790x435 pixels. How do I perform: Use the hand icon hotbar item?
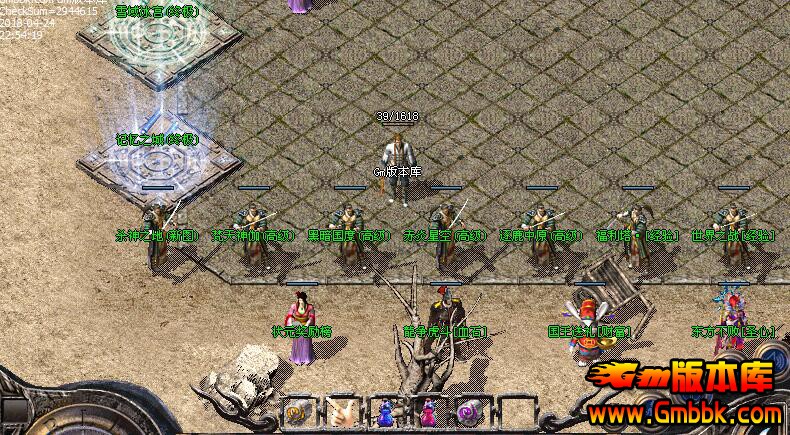click(343, 411)
